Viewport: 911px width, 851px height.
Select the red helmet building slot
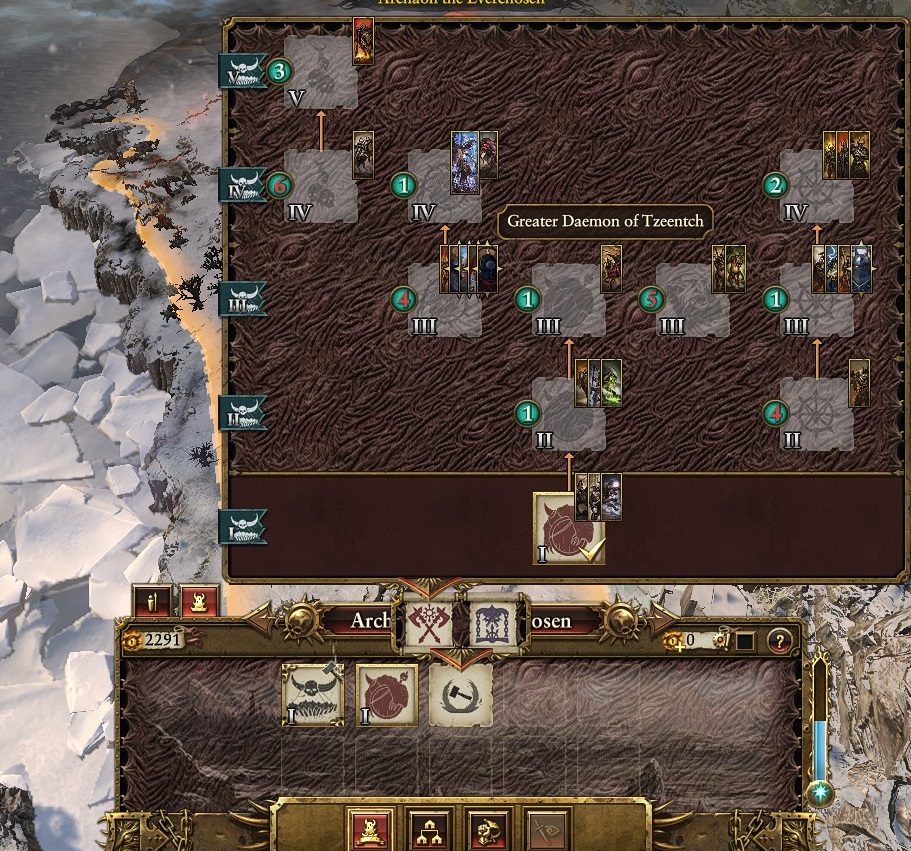tap(387, 694)
